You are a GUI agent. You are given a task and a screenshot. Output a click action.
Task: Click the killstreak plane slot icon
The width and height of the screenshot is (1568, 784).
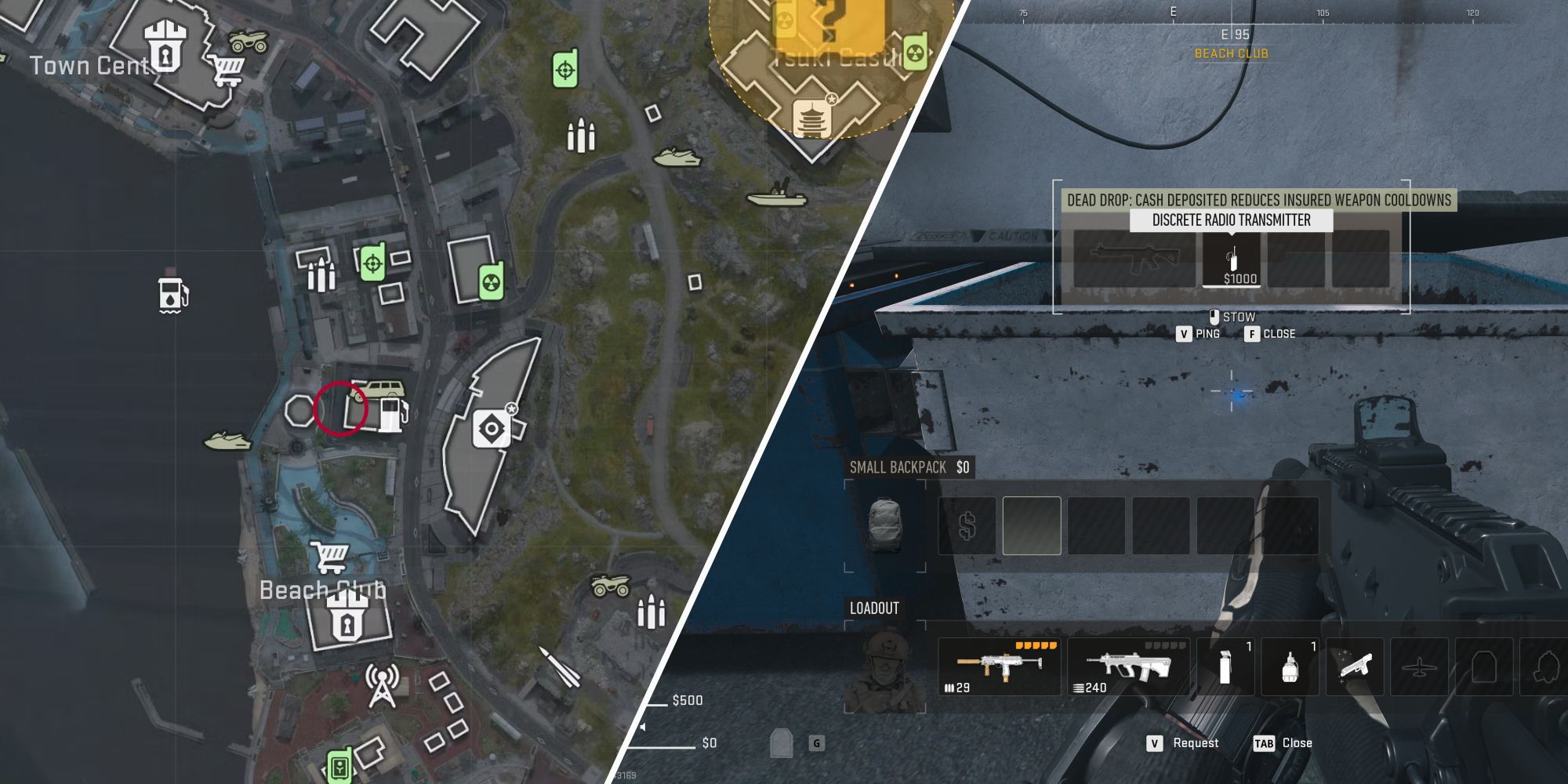coord(1419,666)
